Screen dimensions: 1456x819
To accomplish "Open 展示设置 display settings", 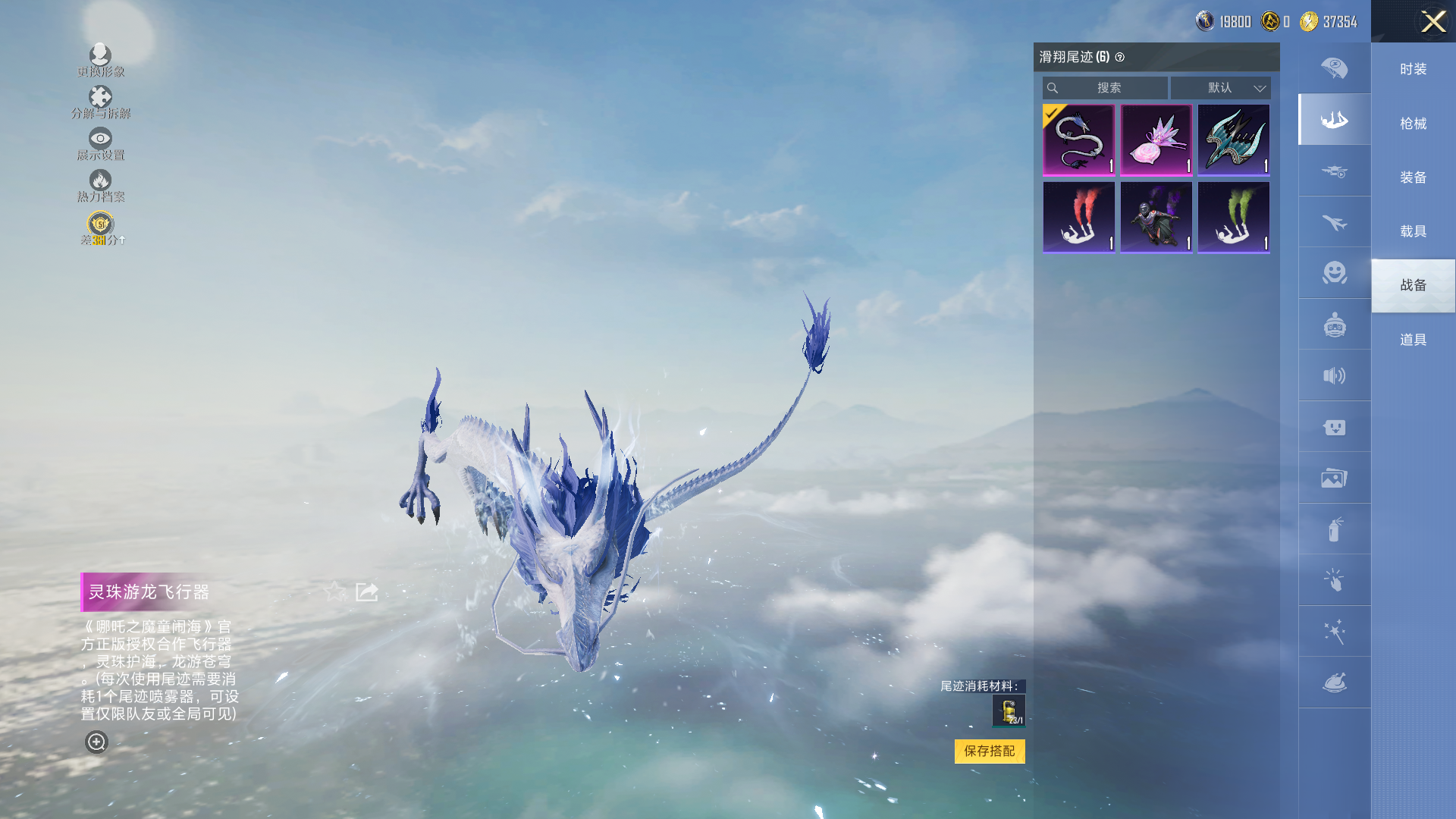I will [100, 143].
